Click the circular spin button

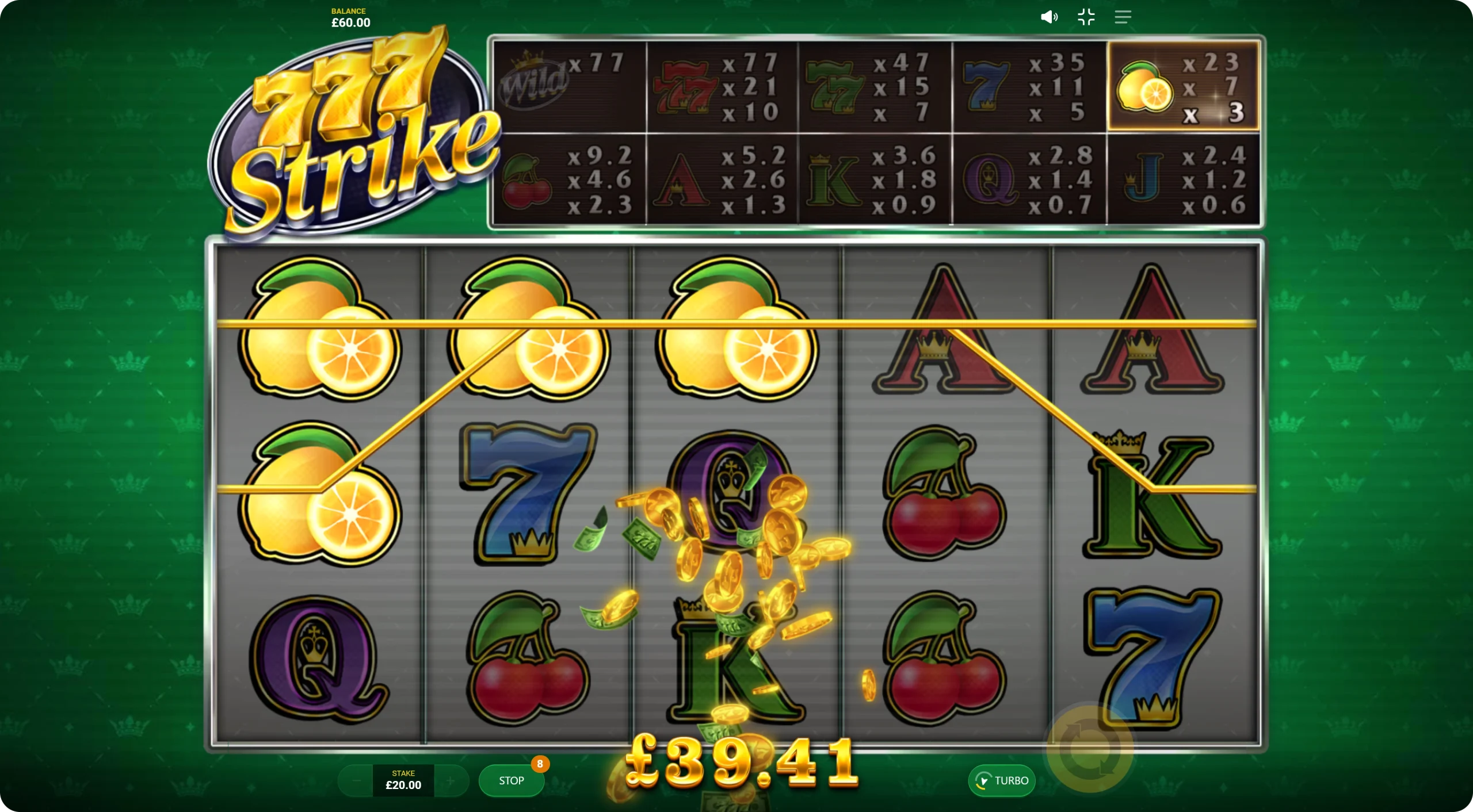(x=1090, y=750)
